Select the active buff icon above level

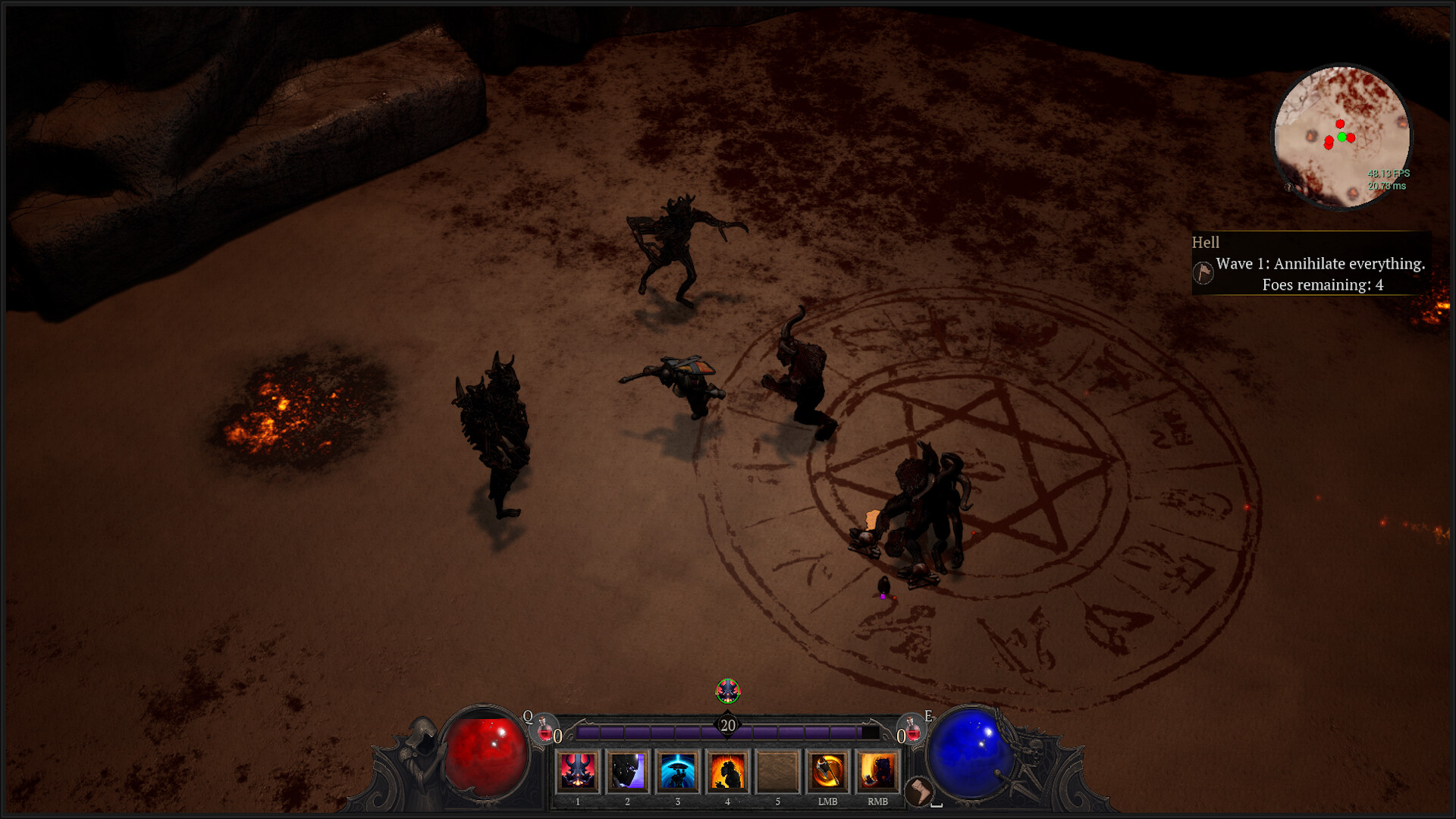728,690
